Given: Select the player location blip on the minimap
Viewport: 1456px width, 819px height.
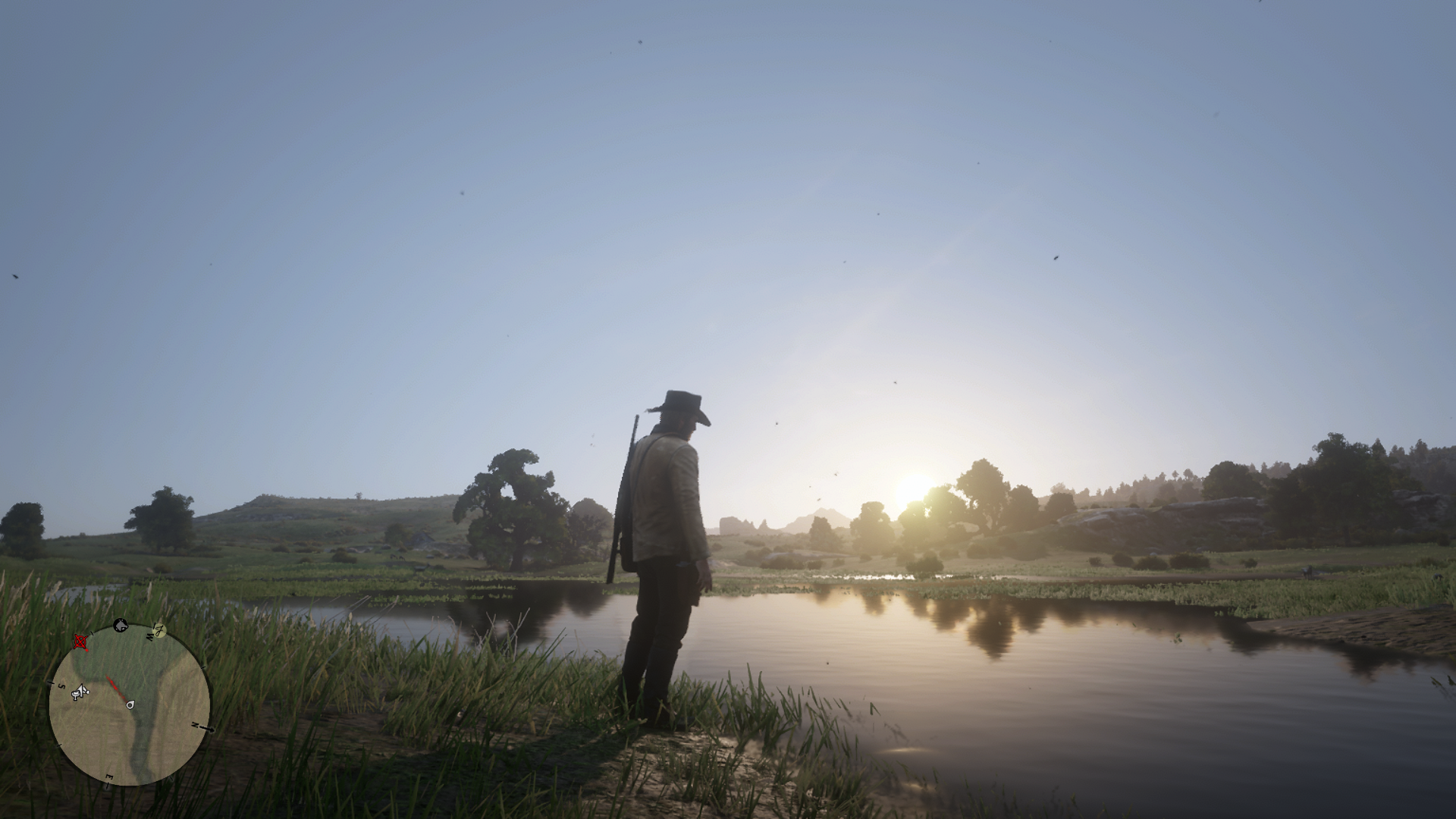Looking at the screenshot, I should click(130, 705).
